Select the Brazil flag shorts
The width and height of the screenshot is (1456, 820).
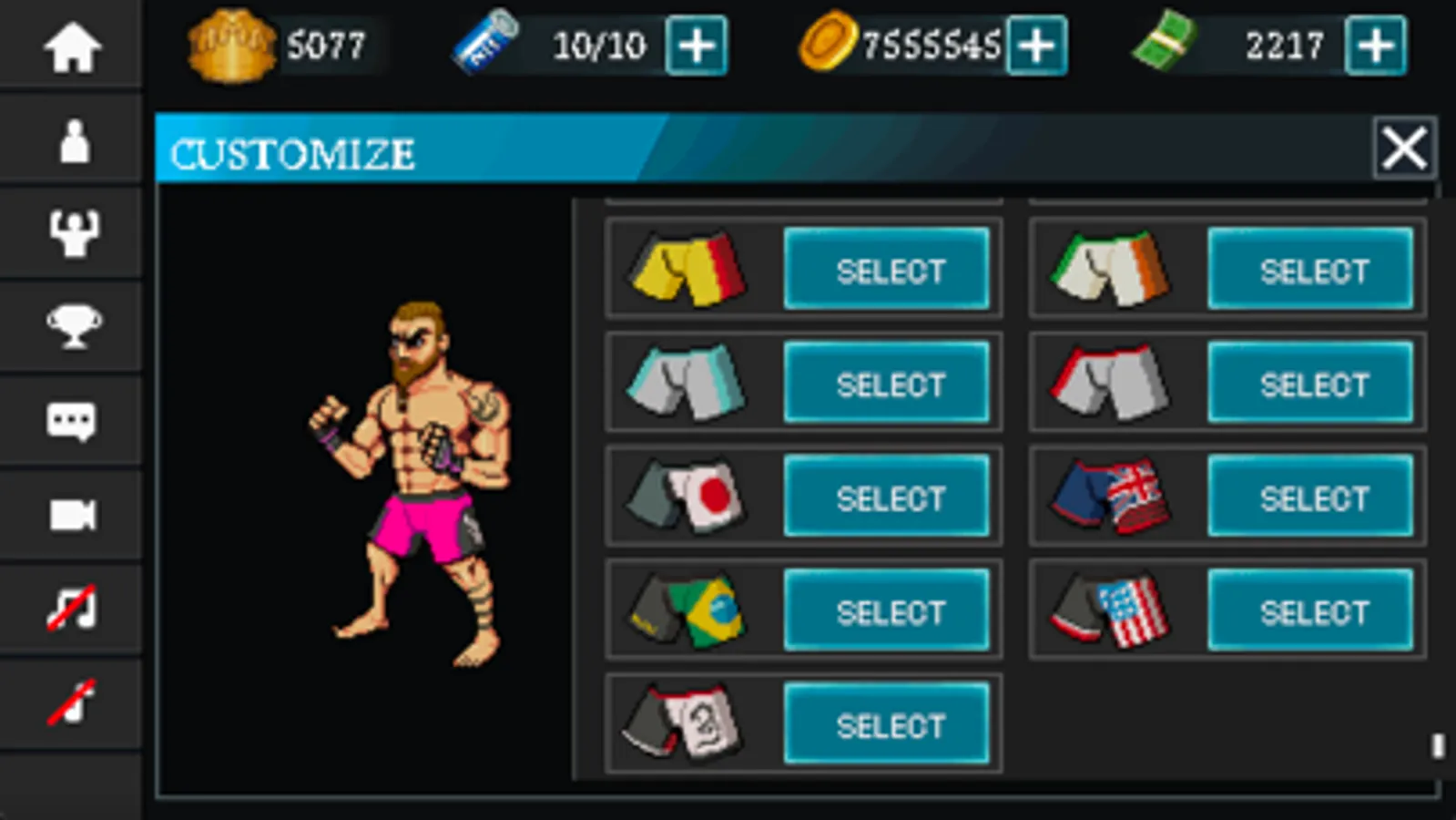coord(886,611)
